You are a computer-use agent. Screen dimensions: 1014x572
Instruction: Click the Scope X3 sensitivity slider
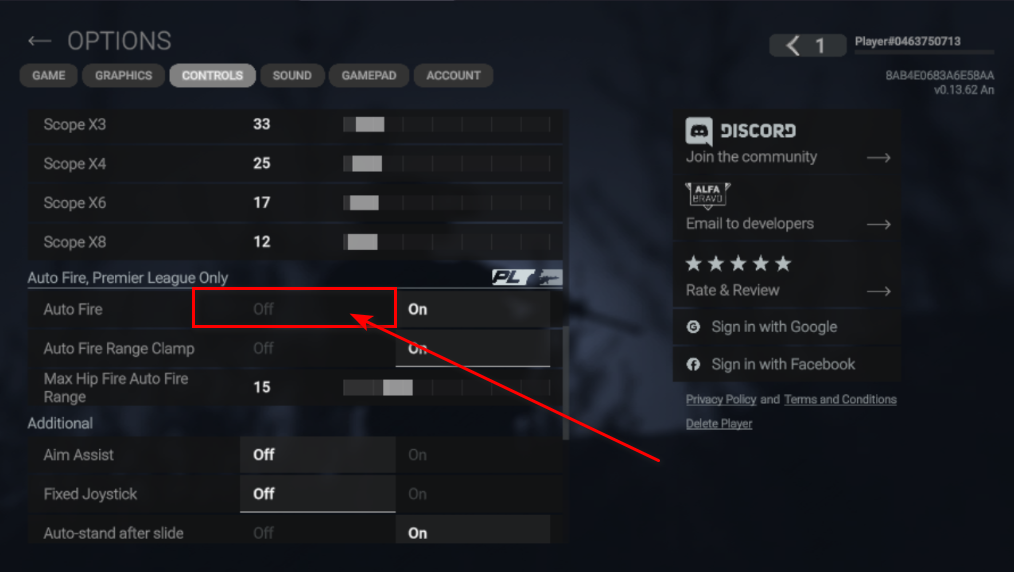click(446, 125)
